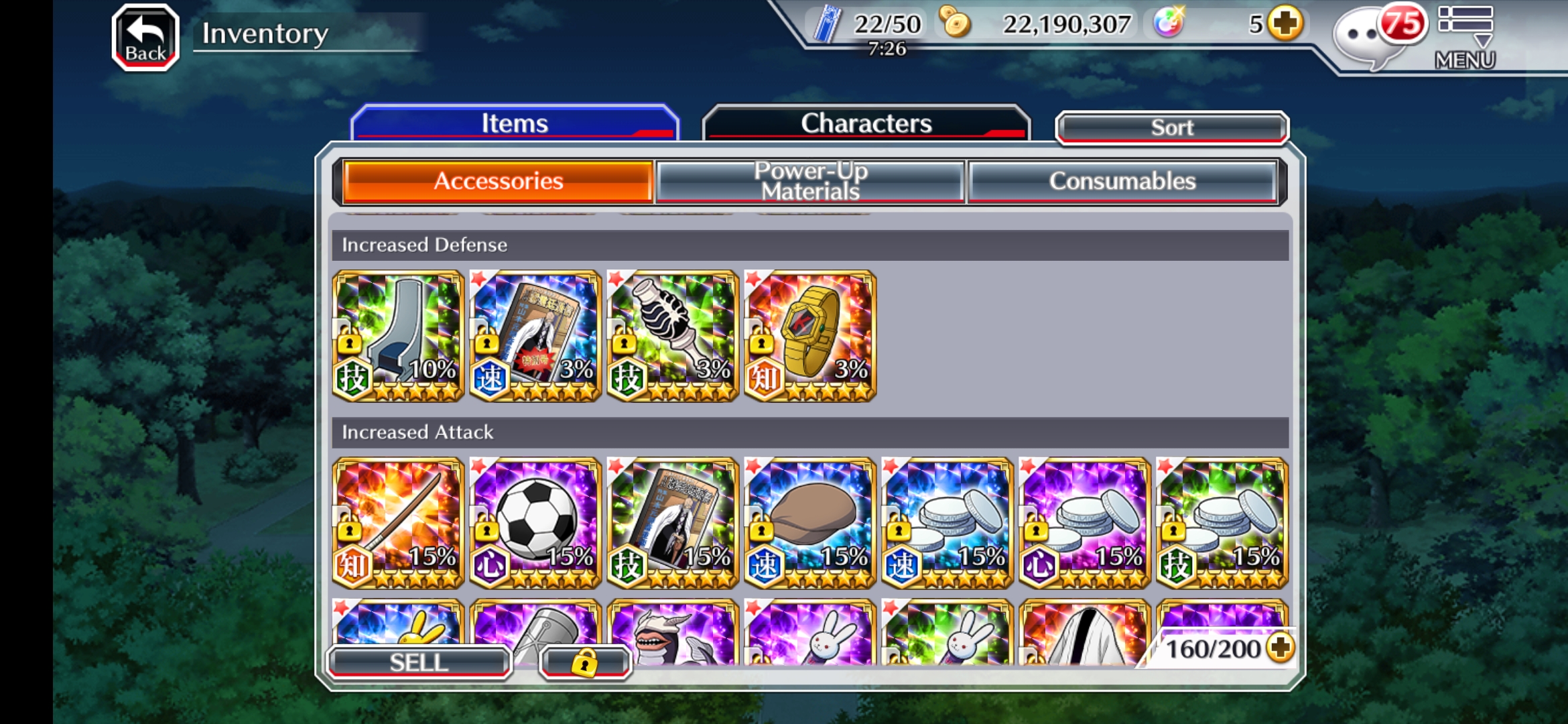1568x724 pixels.
Task: Show the Accessories category
Action: [498, 181]
